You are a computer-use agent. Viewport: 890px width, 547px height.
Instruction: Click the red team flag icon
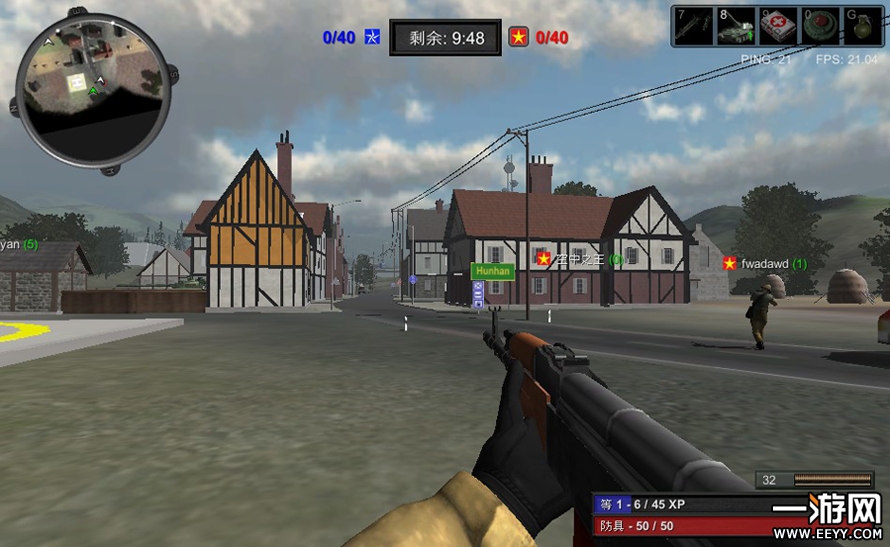click(x=519, y=38)
